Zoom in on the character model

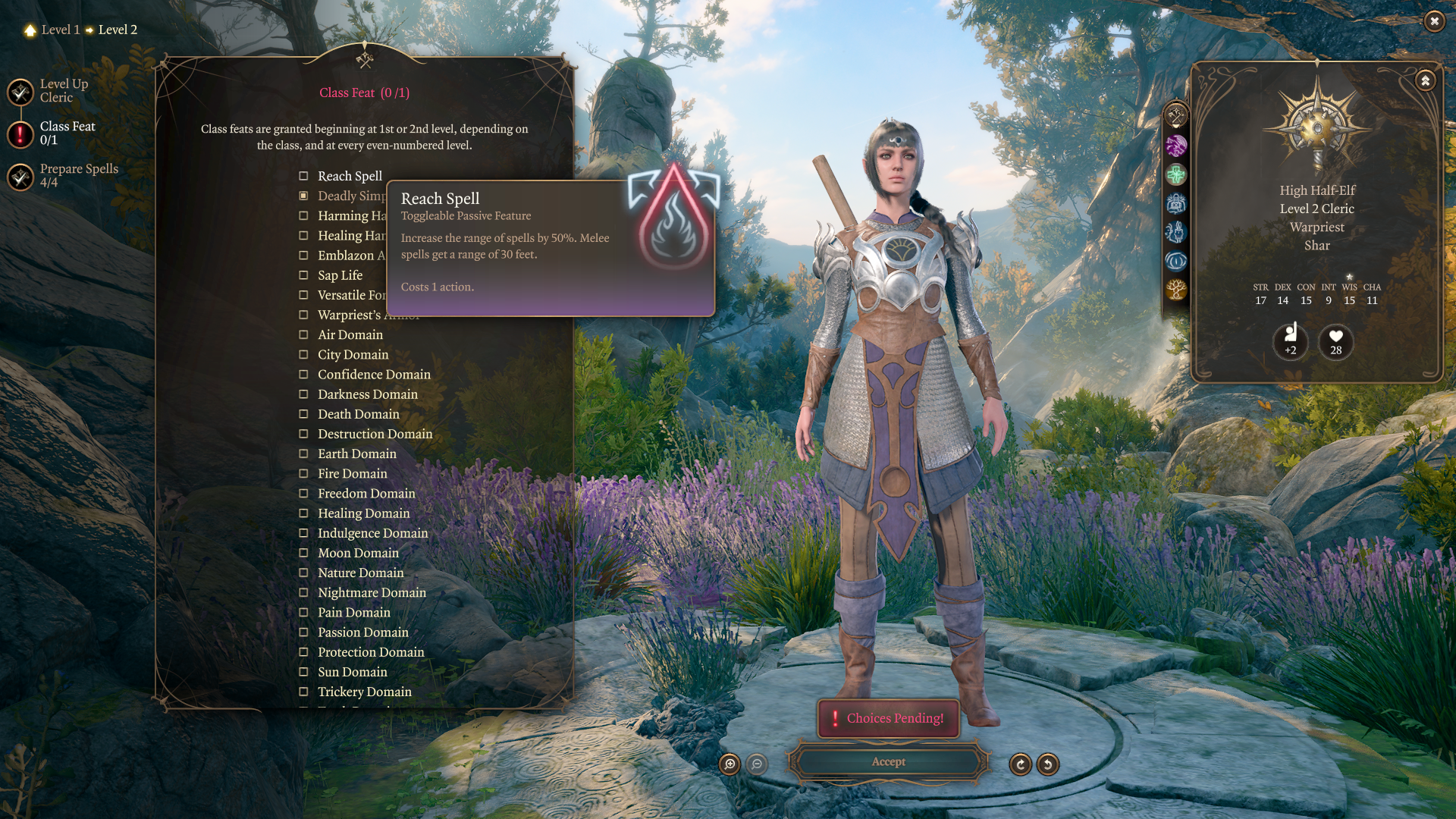pyautogui.click(x=730, y=764)
